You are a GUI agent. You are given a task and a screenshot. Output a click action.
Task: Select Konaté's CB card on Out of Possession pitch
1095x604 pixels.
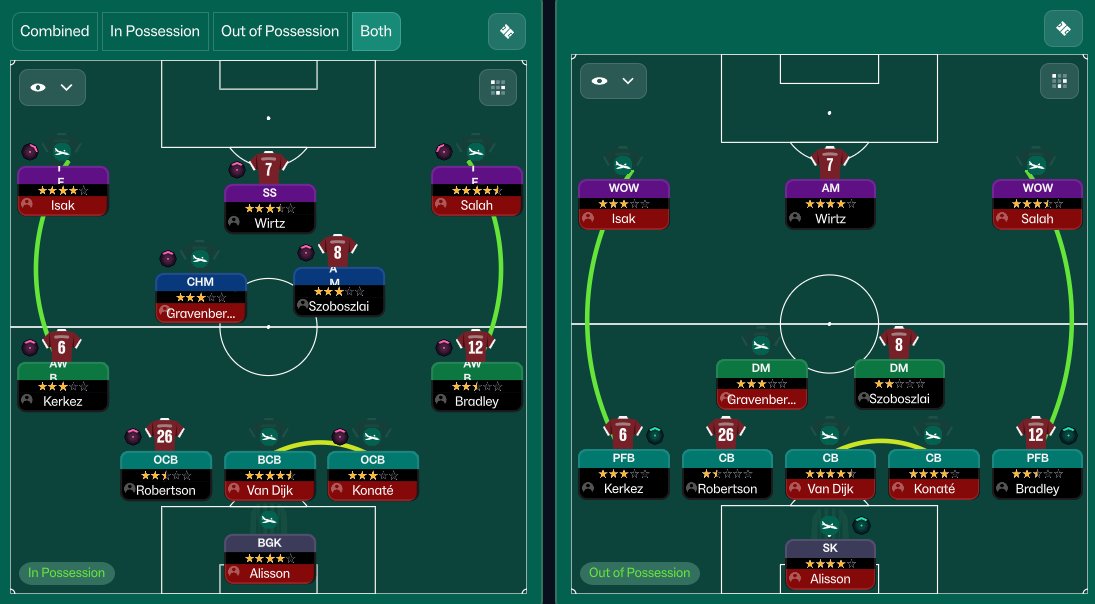(x=933, y=474)
